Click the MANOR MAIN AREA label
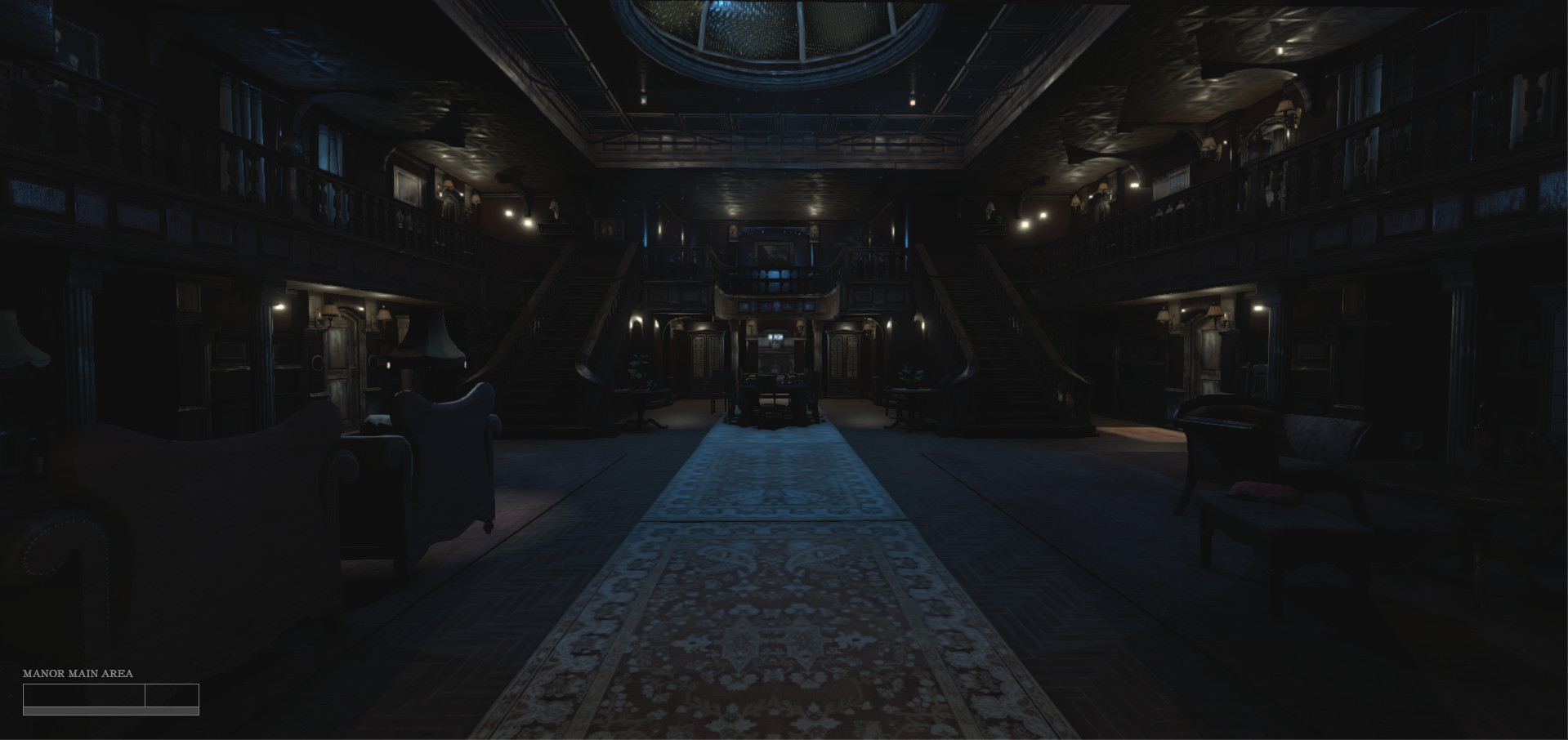Screen dimensions: 1568x740 click(78, 675)
